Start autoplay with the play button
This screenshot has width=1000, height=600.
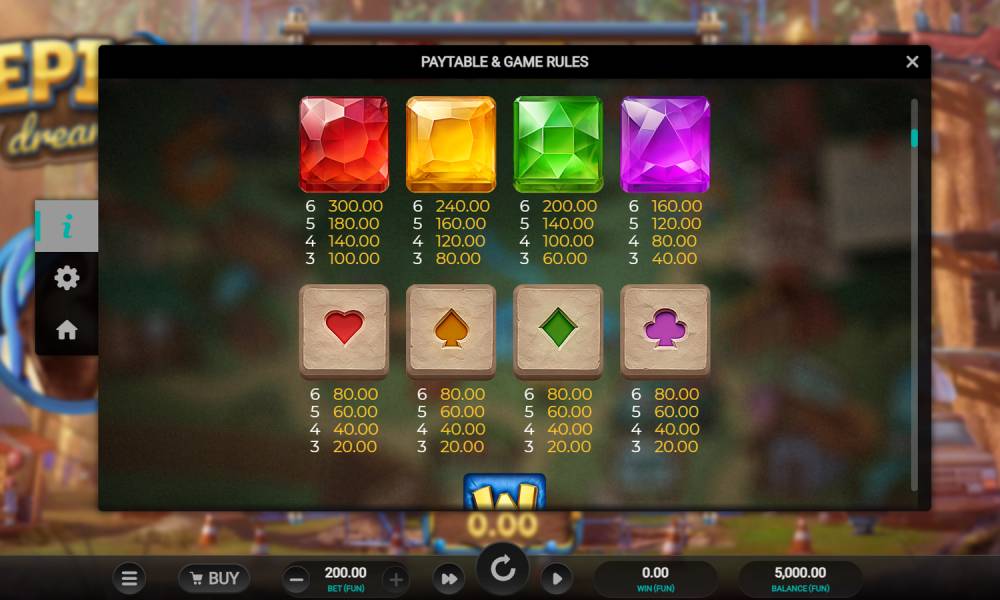point(556,579)
